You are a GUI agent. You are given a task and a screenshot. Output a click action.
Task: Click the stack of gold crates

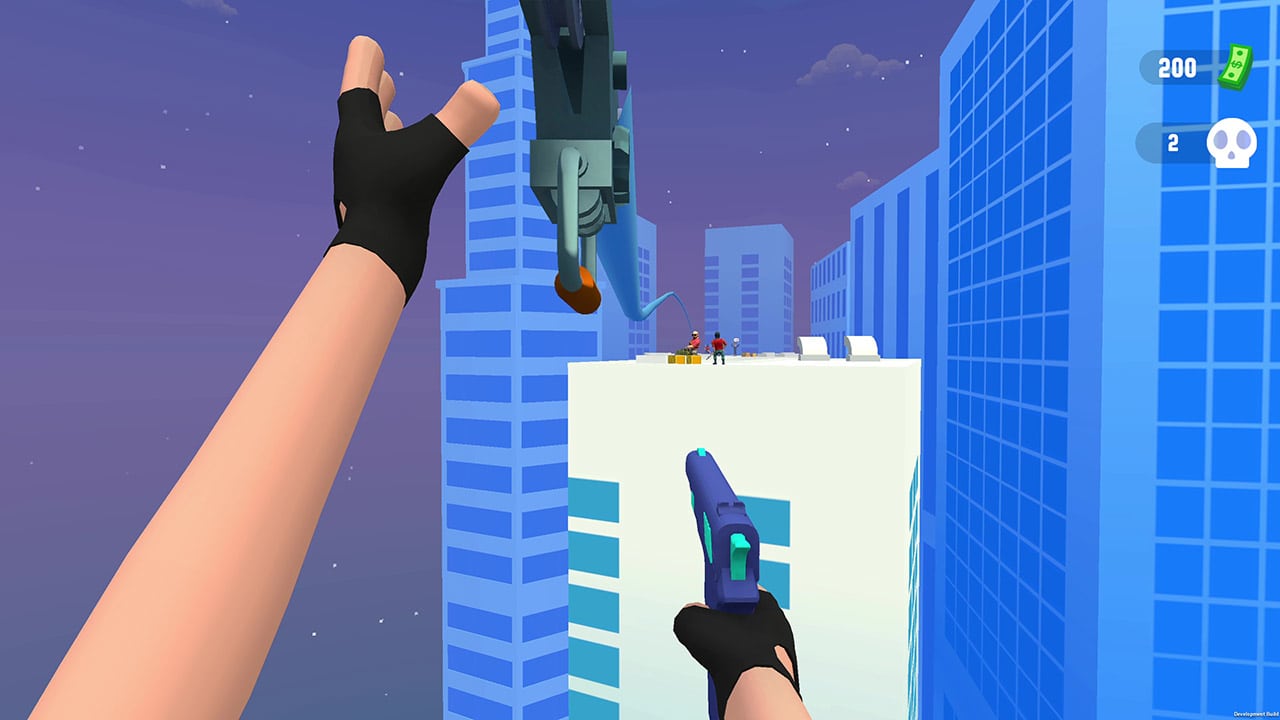coord(684,358)
